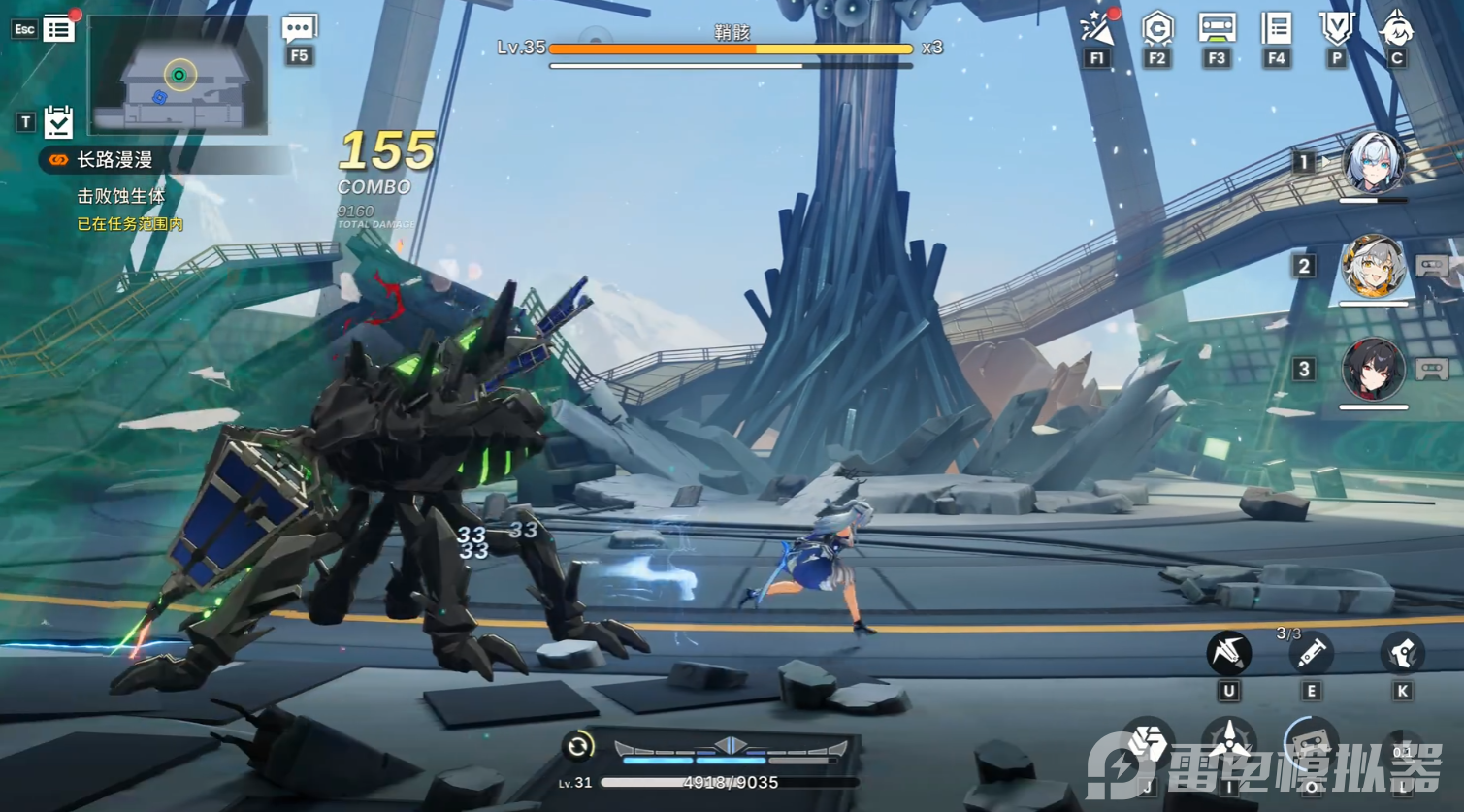1464x812 pixels.
Task: Open the hexagon medal icon
Action: tap(1156, 29)
